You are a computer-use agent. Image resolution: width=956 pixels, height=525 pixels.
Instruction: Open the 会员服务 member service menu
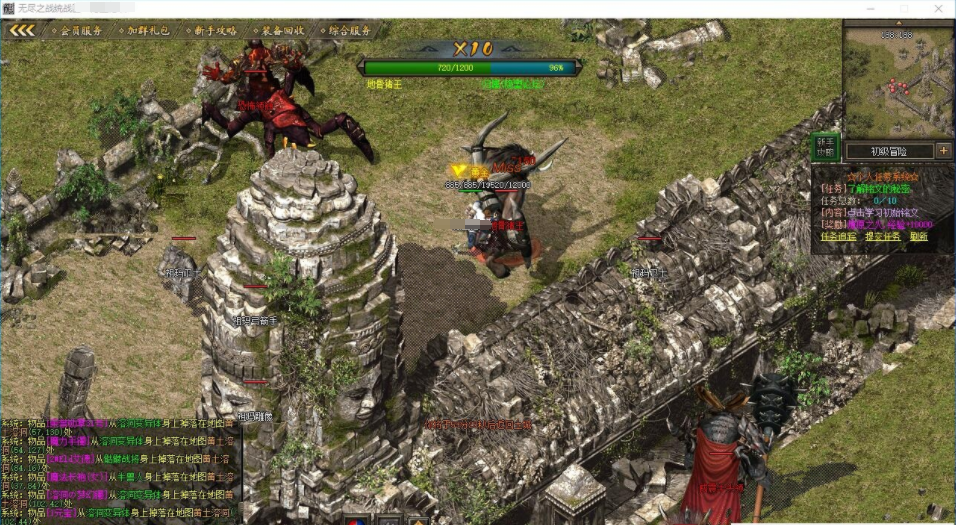[x=80, y=30]
